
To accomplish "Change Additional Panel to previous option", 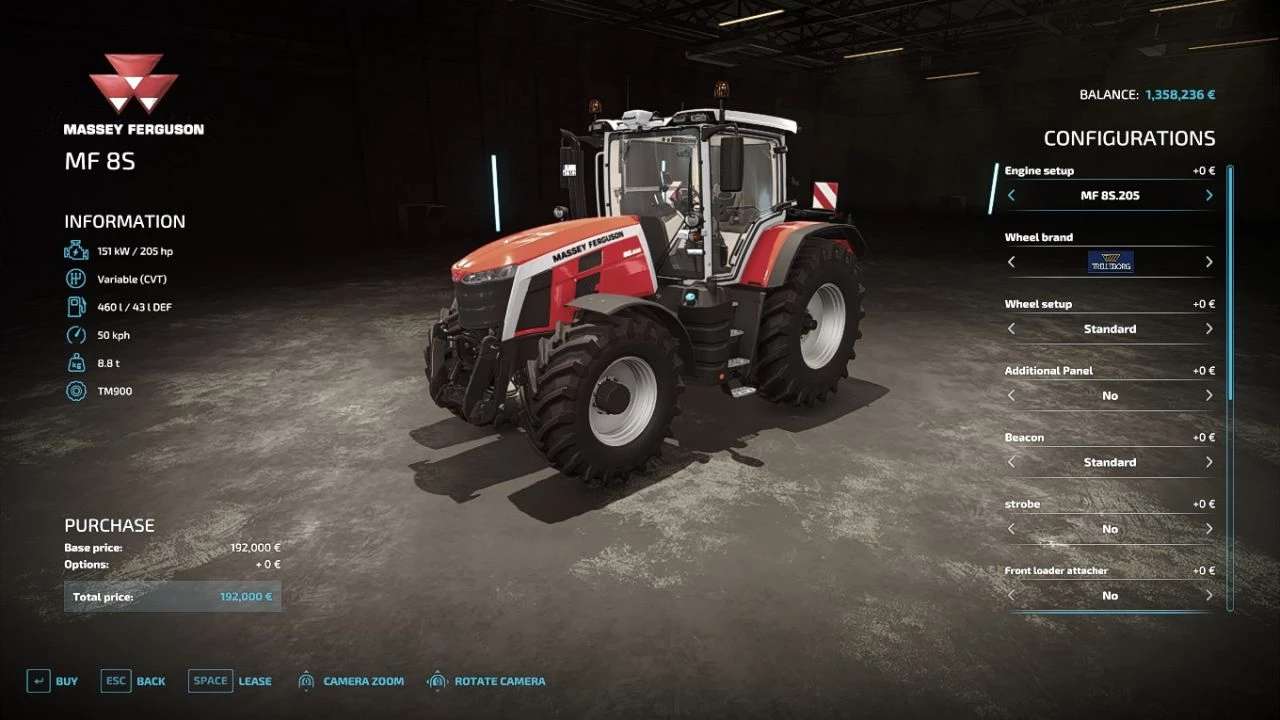I will [1011, 395].
